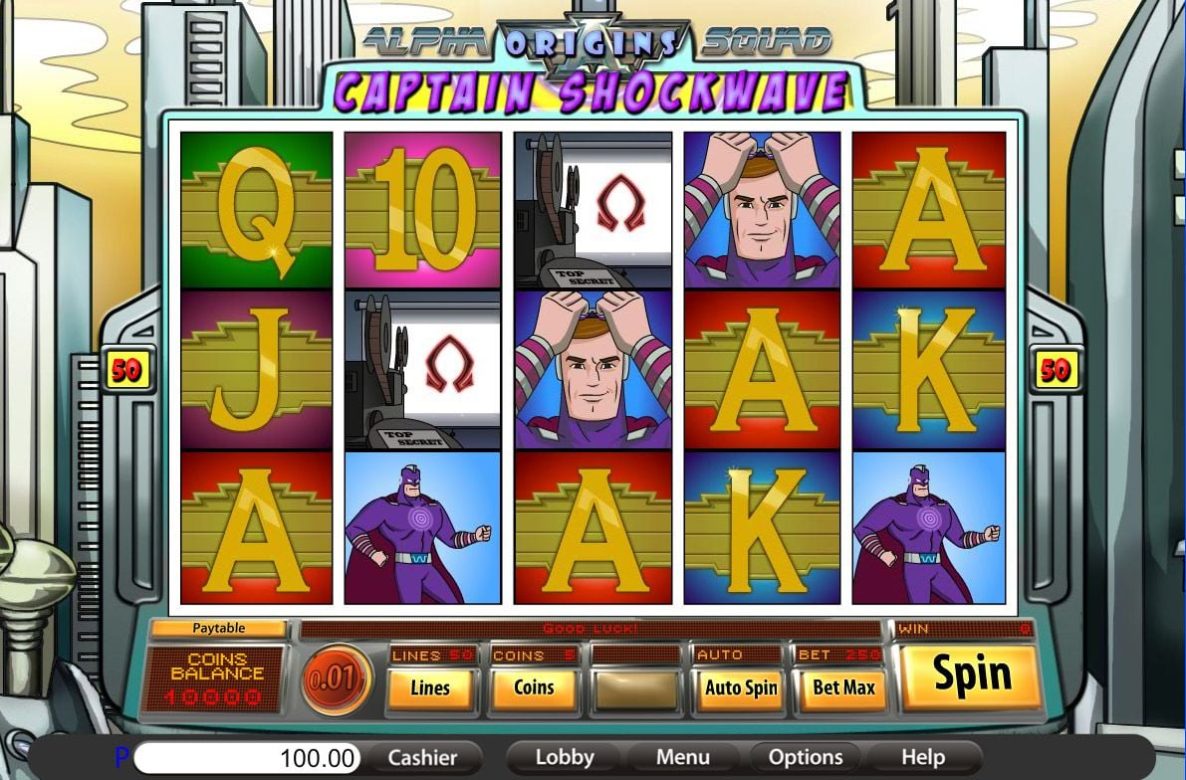Return to the Lobby
Viewport: 1186px width, 780px height.
[564, 758]
